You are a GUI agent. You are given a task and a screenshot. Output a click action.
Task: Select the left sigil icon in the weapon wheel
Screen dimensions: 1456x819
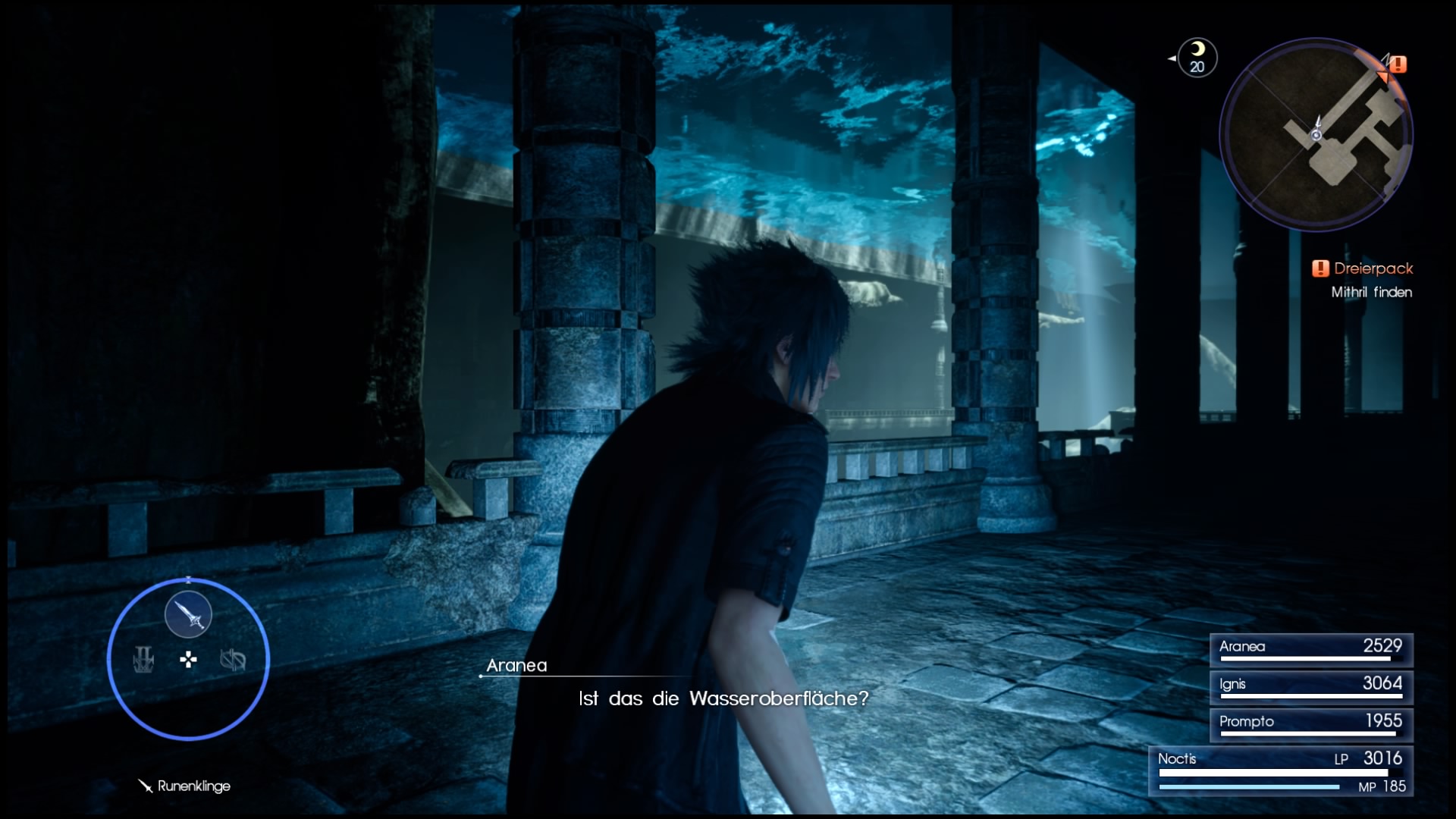(144, 661)
